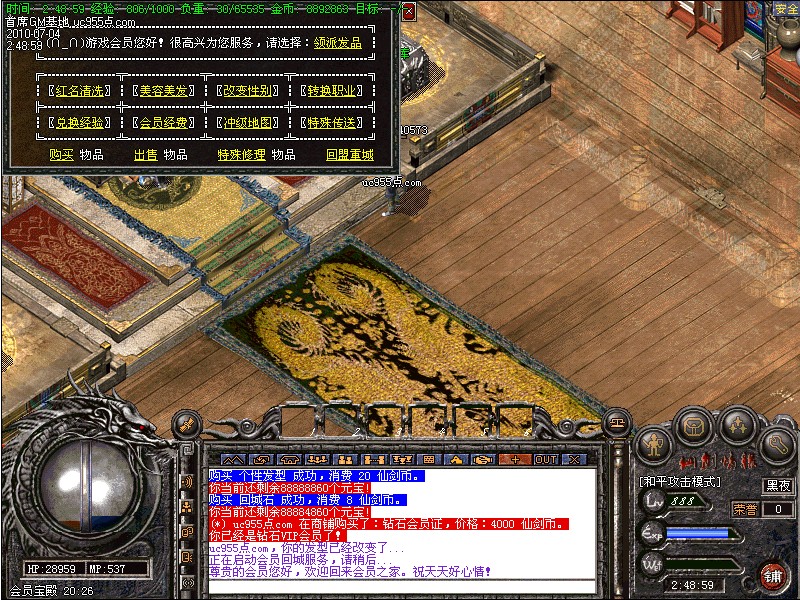Screen dimensions: 800x600
Task: Pick the 兑换经验 experience exchange option
Action: 78,123
